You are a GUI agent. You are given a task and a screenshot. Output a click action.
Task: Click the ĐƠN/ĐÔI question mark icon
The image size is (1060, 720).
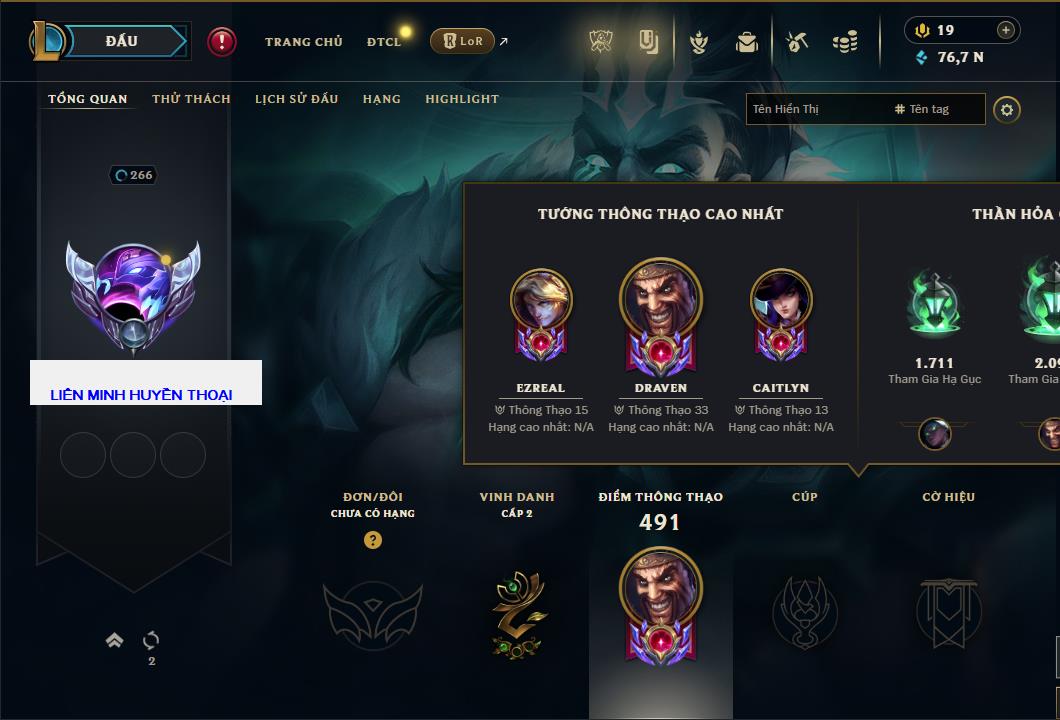(x=373, y=540)
